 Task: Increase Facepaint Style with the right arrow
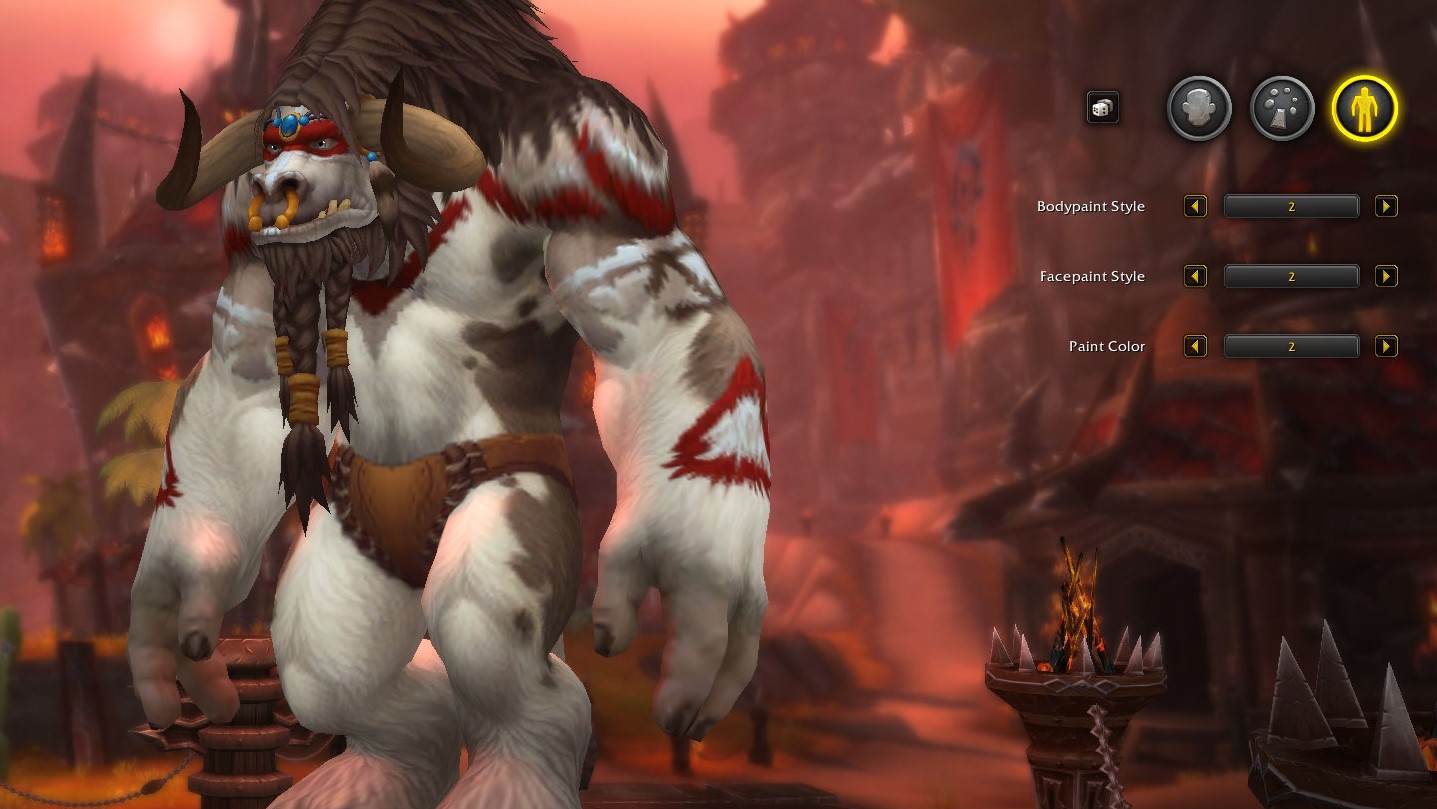[1386, 276]
